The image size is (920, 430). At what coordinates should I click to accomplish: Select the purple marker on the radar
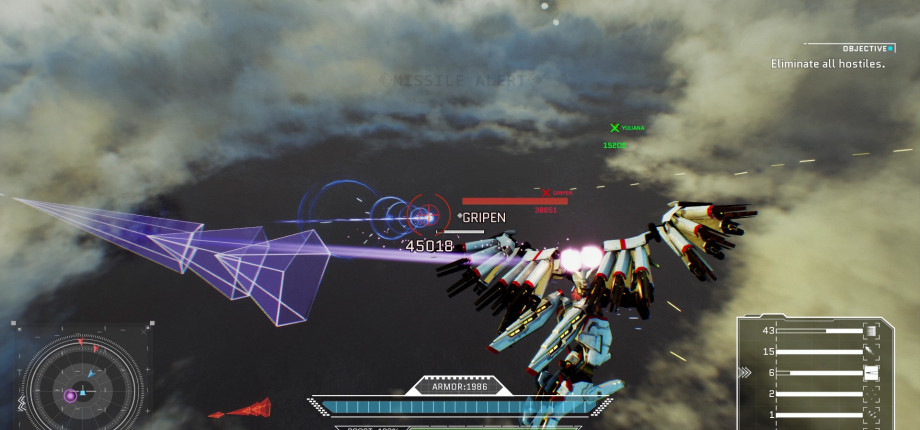(x=70, y=396)
